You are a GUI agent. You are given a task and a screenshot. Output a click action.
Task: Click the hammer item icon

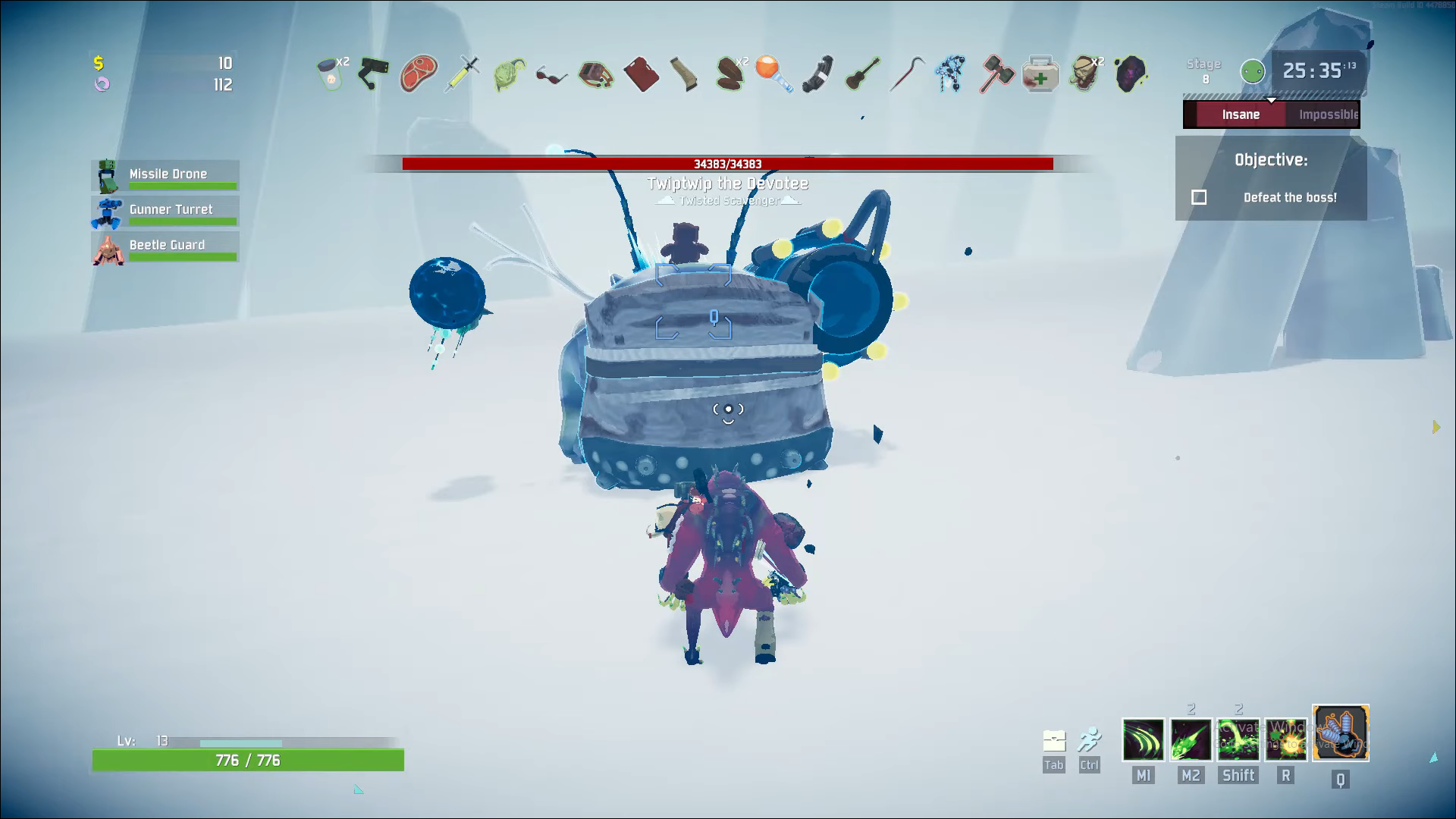coord(996,74)
